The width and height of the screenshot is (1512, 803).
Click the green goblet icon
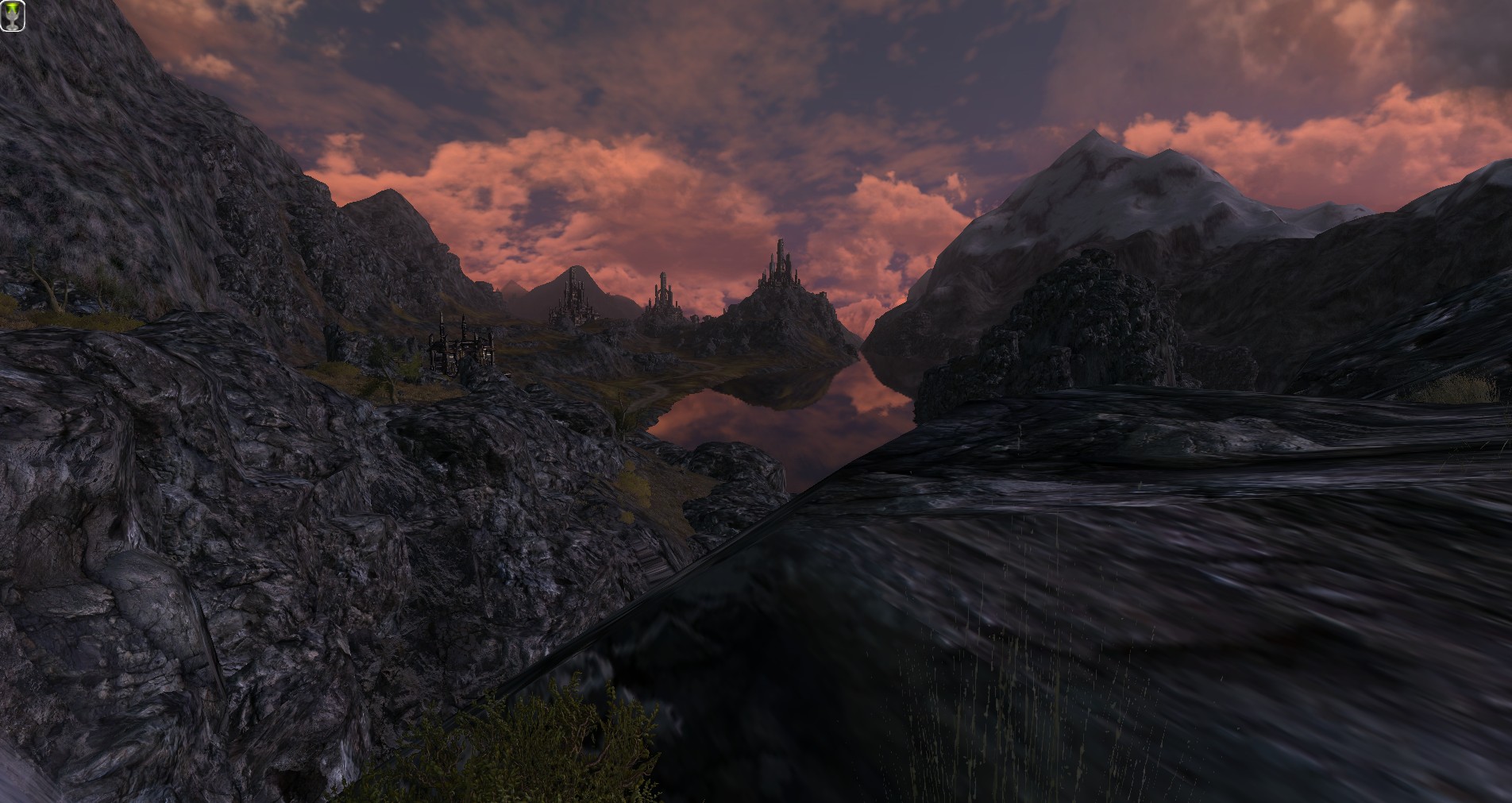click(13, 17)
